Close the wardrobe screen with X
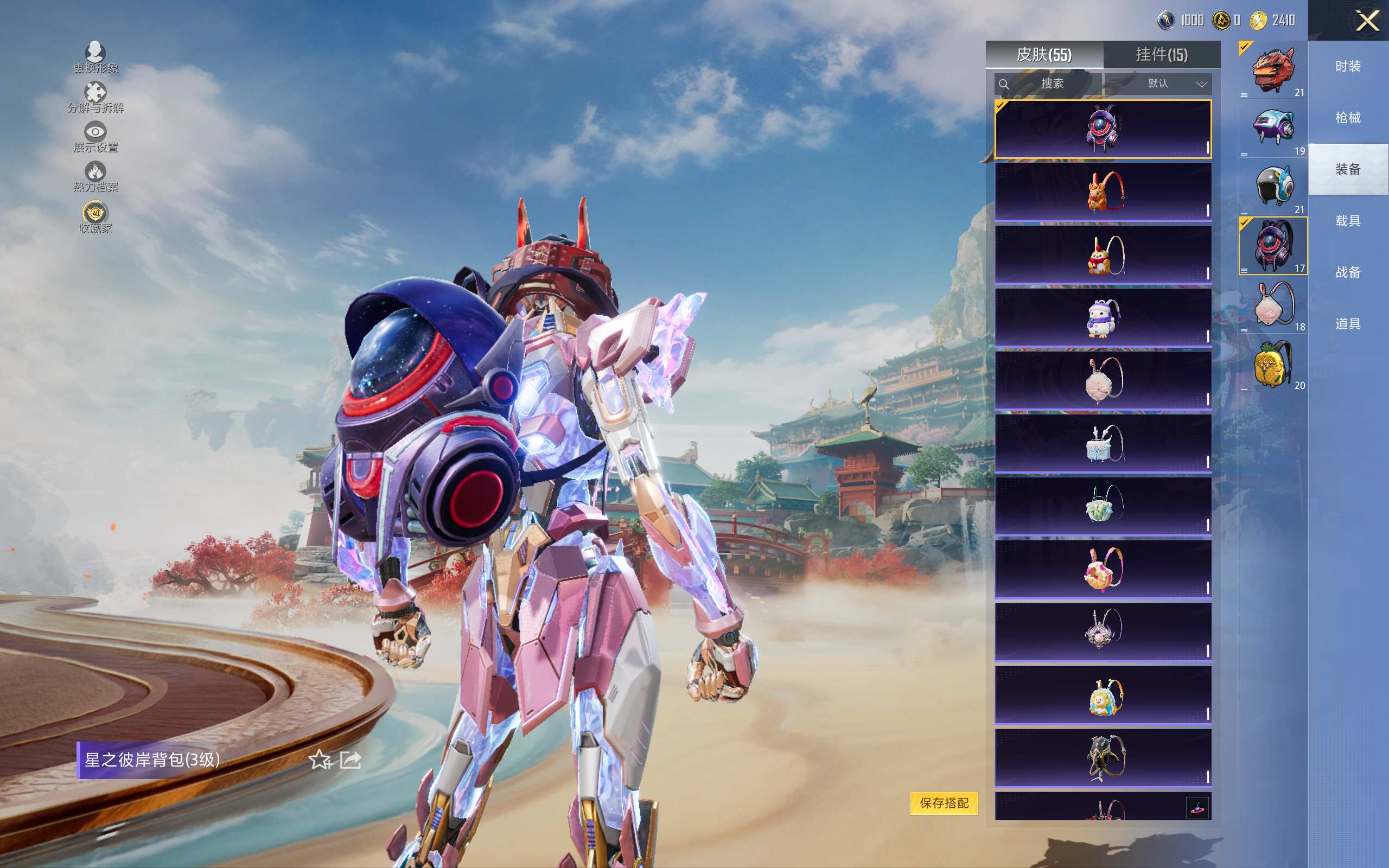The width and height of the screenshot is (1389, 868). (1367, 21)
